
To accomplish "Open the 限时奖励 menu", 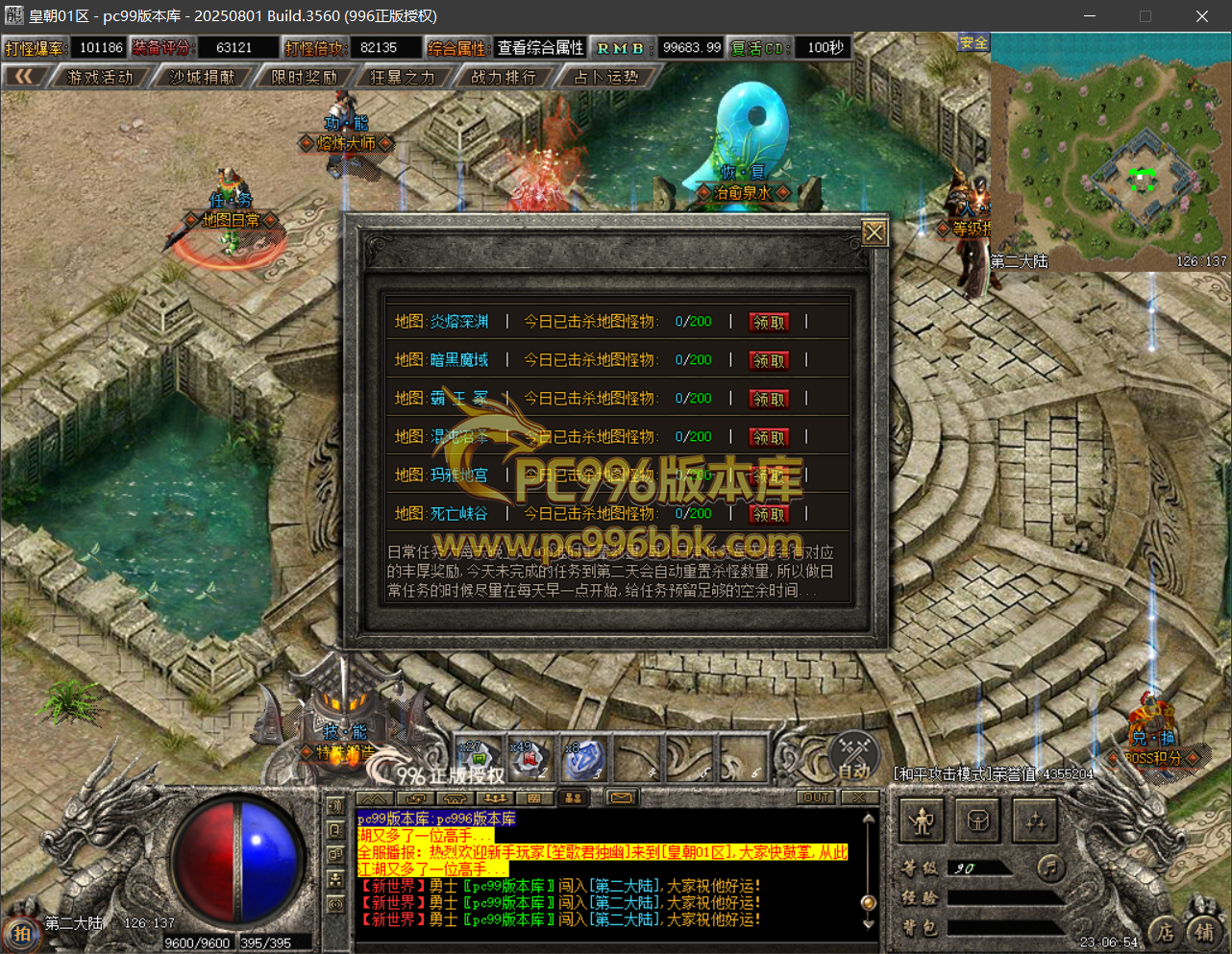I will [304, 77].
